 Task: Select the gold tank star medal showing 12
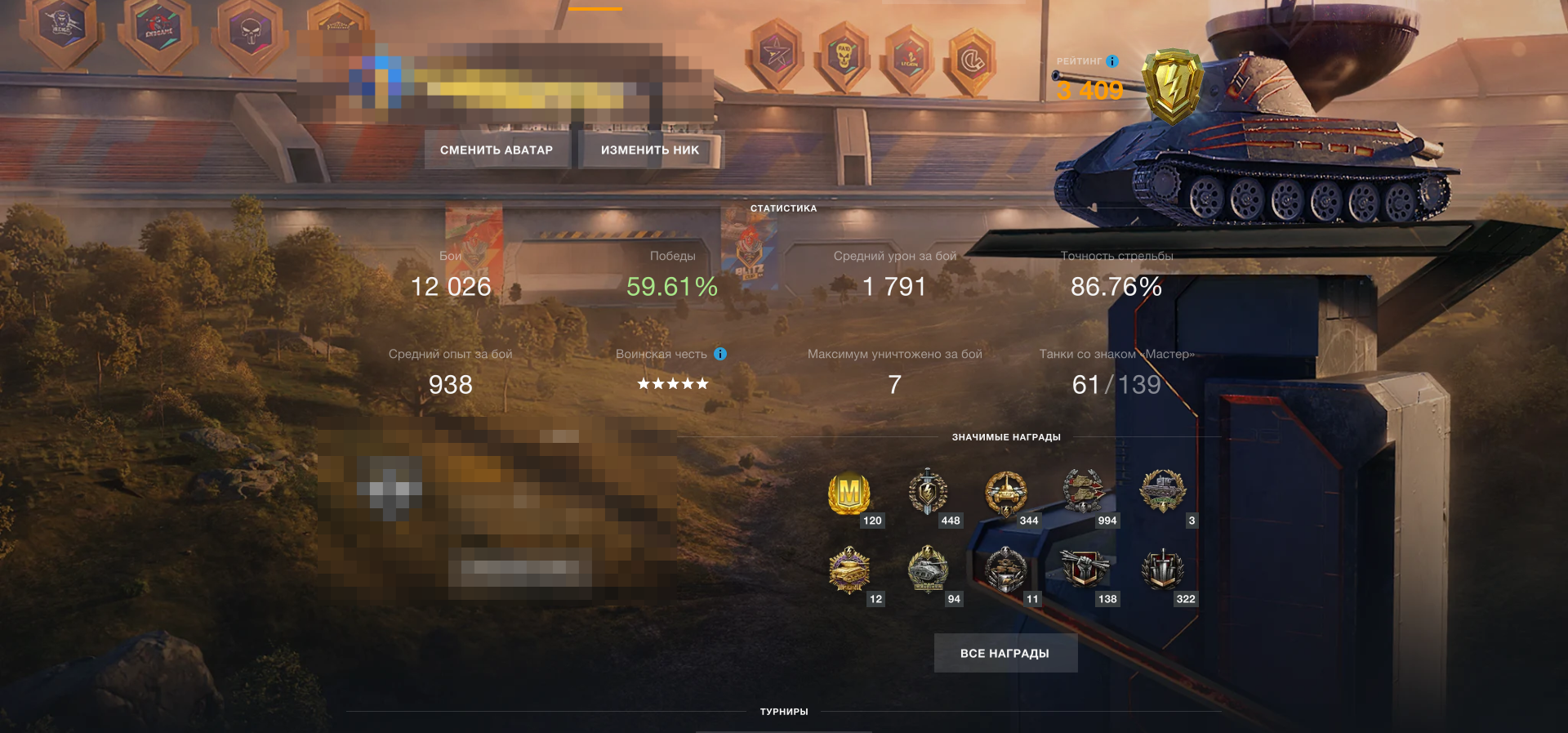[849, 570]
